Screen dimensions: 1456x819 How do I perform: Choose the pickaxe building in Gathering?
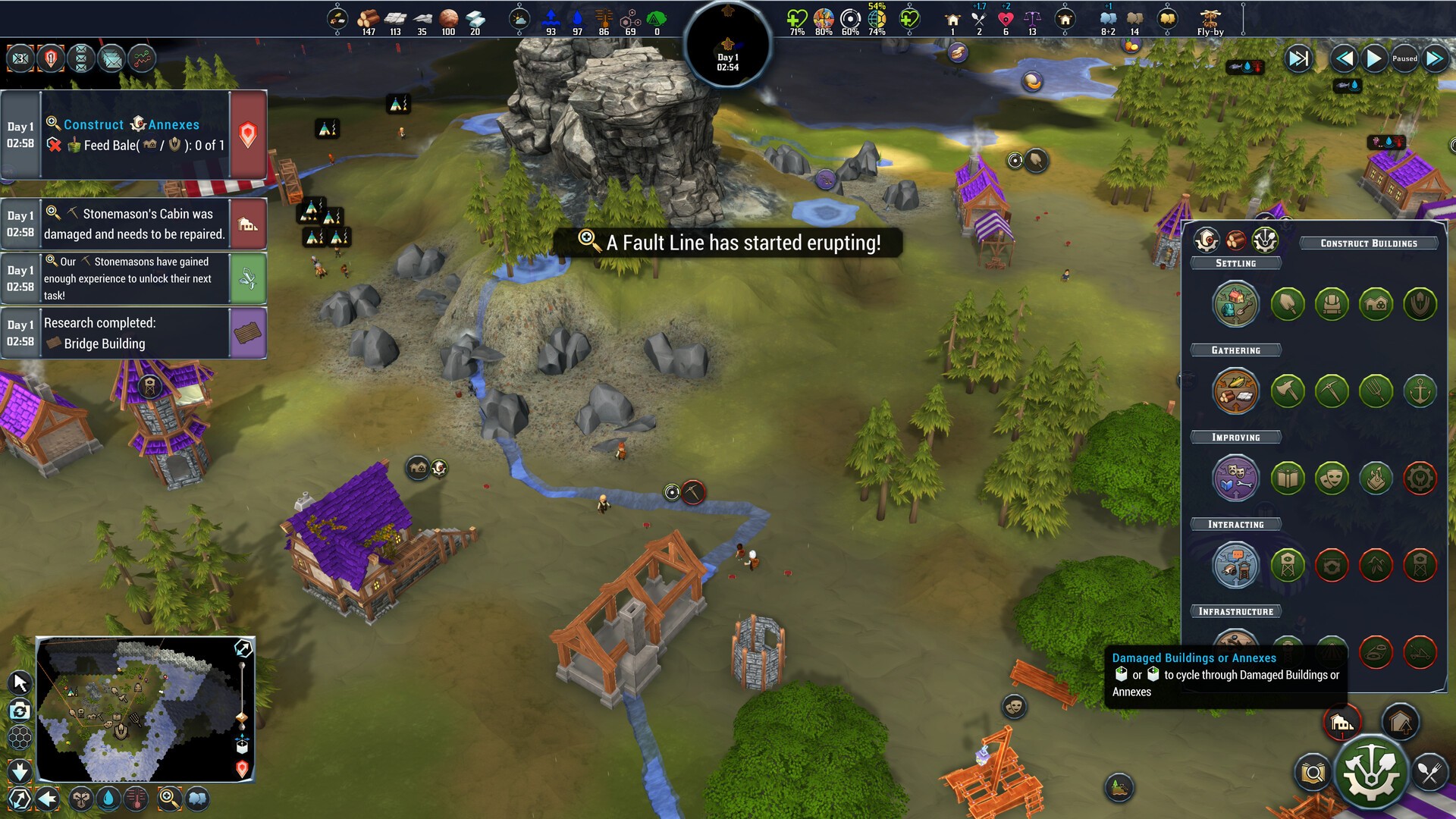[1332, 391]
